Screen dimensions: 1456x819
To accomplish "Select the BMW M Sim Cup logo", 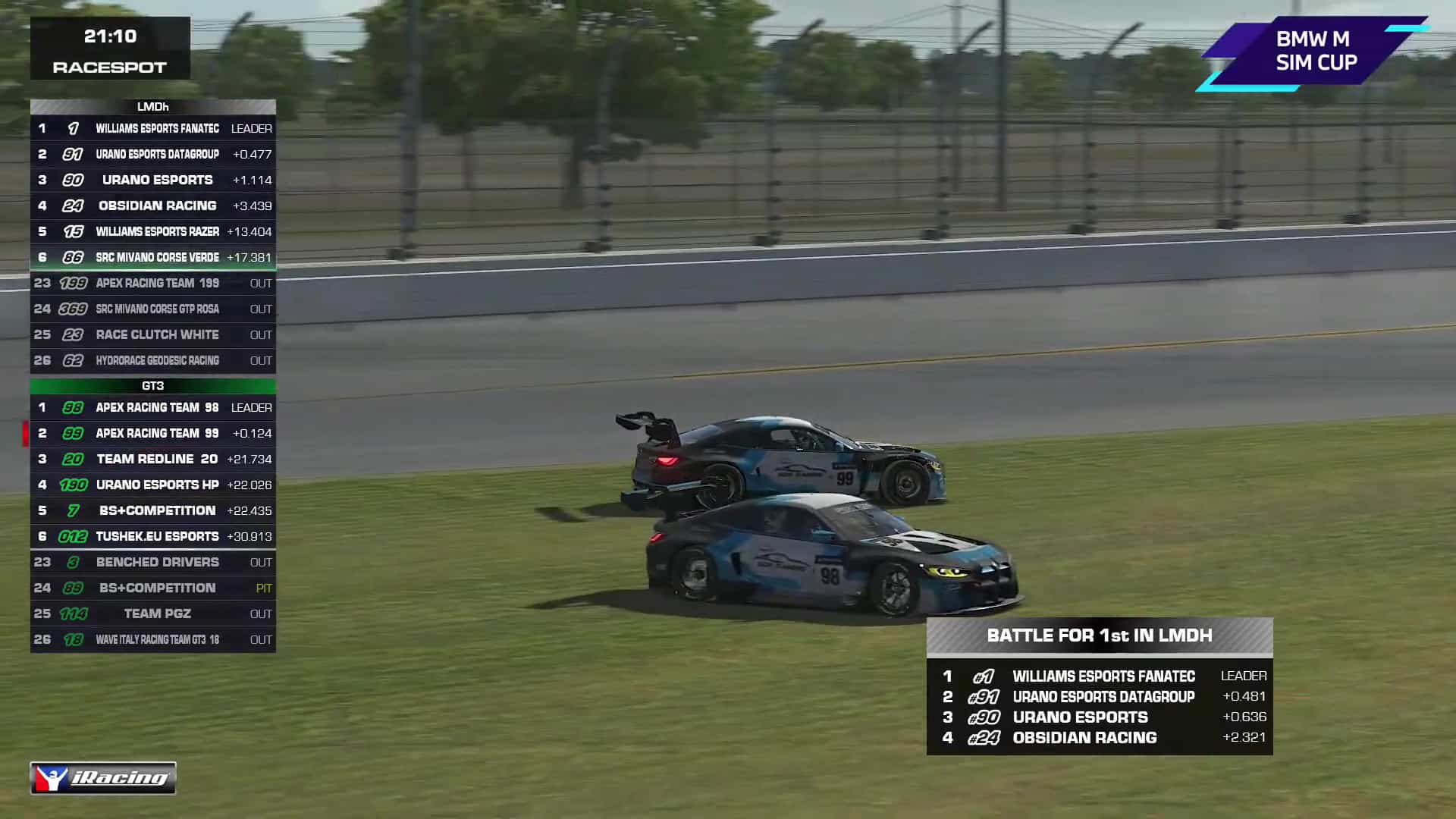I will click(x=1317, y=48).
